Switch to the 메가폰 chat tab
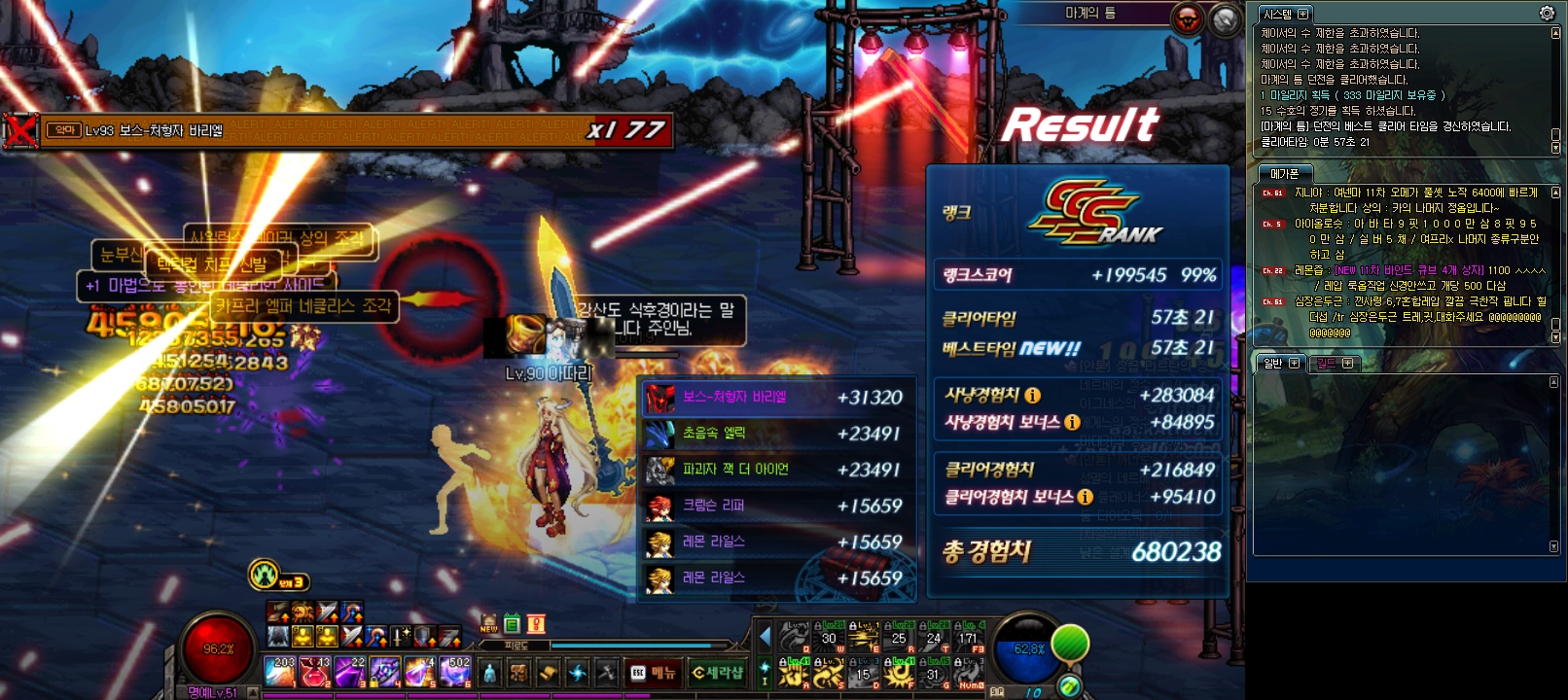The width and height of the screenshot is (1568, 700). click(x=1285, y=173)
